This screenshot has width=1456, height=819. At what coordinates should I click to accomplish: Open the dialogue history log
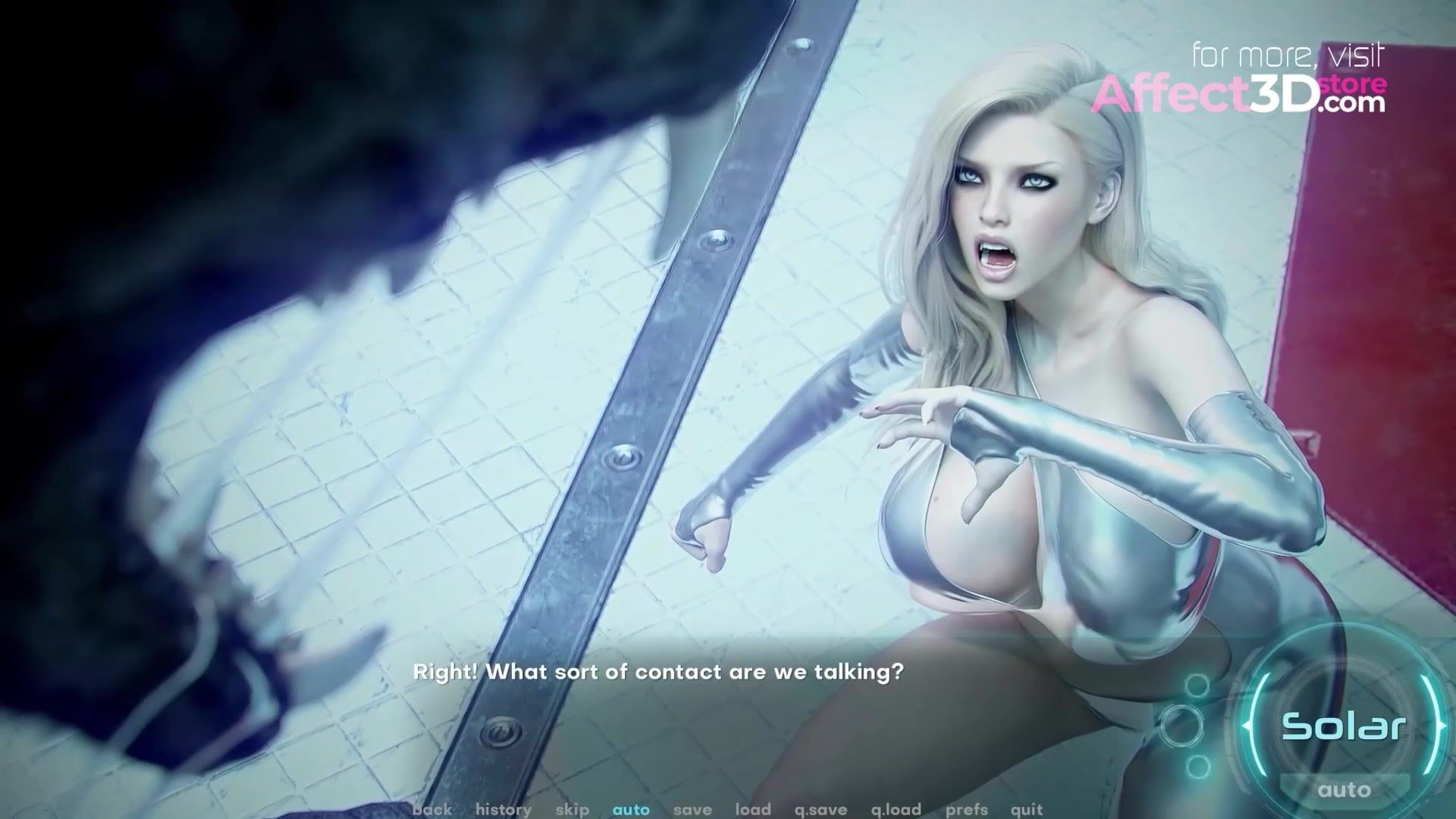[503, 809]
